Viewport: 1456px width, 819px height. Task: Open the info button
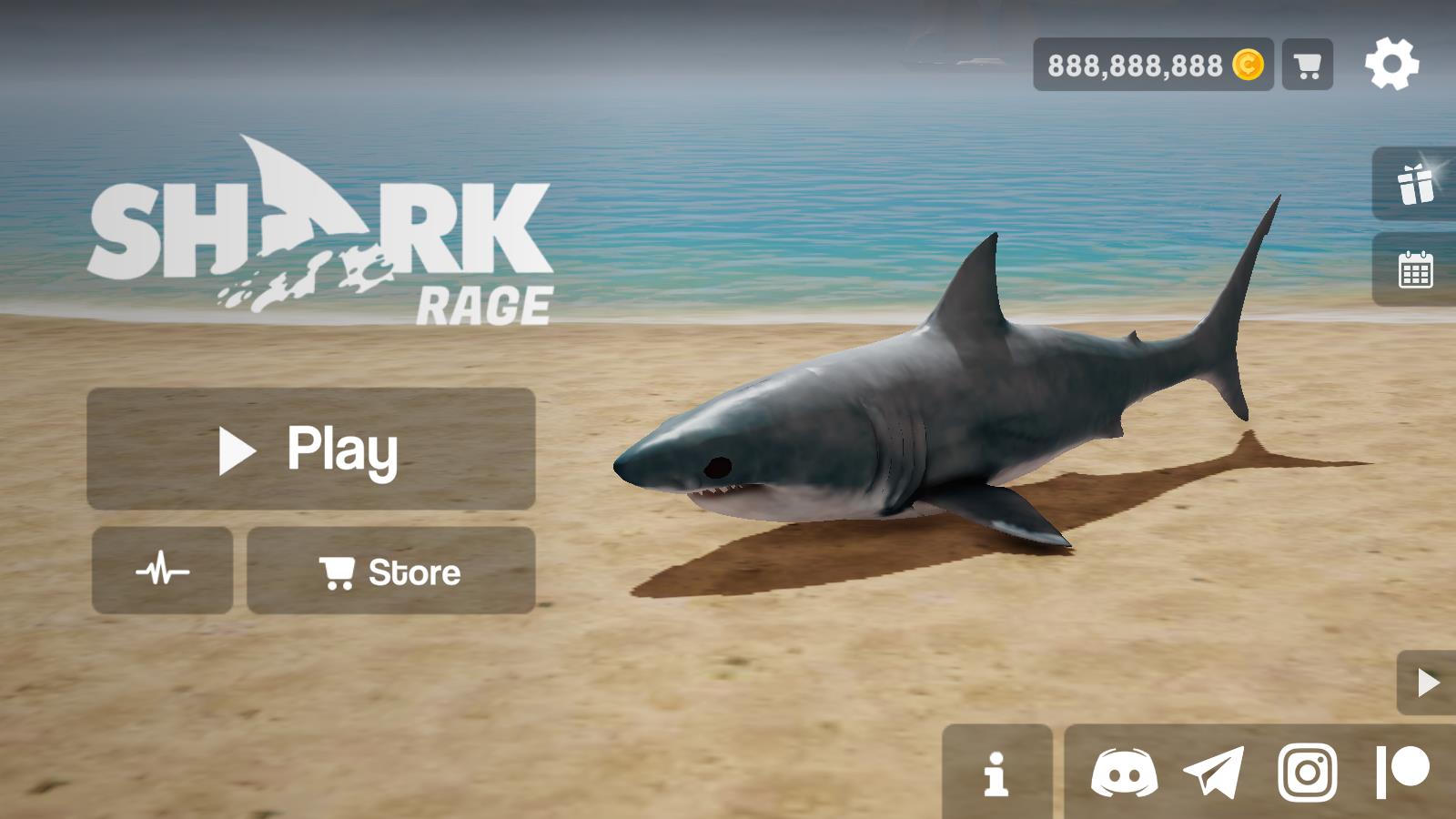(x=996, y=773)
